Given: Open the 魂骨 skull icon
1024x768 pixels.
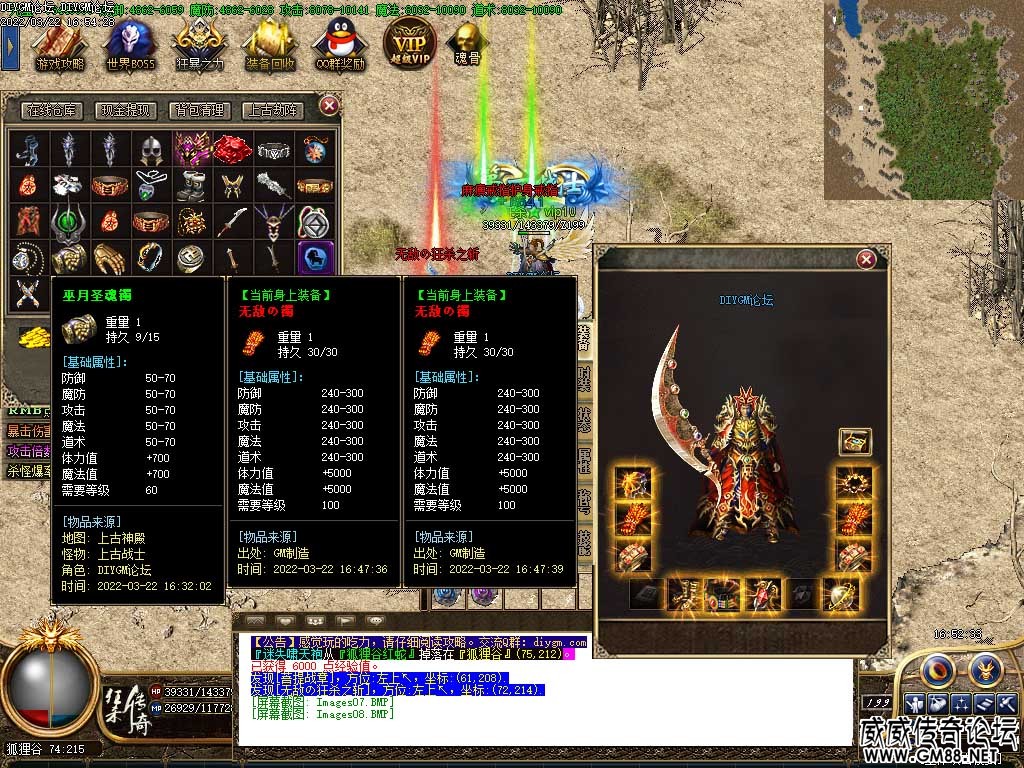Looking at the screenshot, I should tap(467, 42).
